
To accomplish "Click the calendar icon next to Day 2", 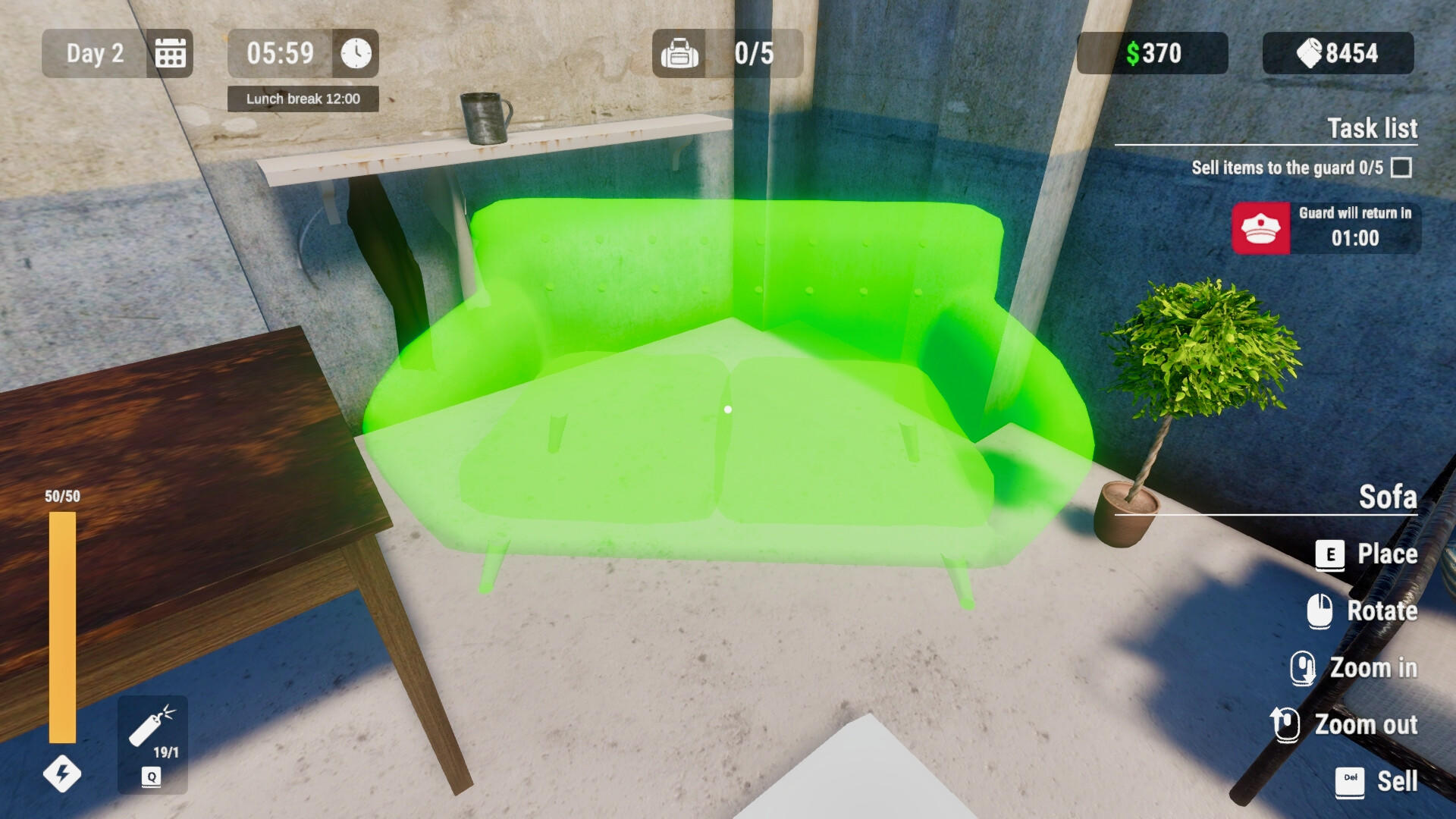I will click(169, 53).
